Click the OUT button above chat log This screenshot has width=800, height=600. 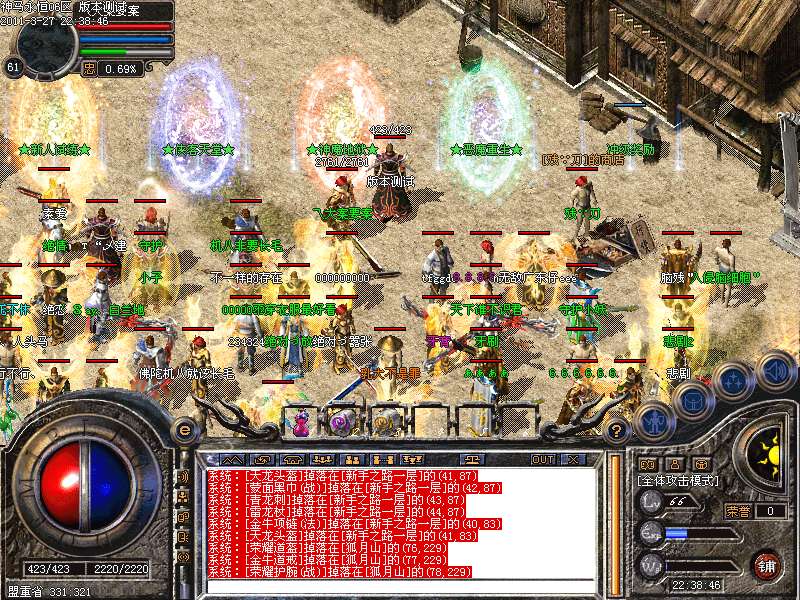pyautogui.click(x=543, y=460)
